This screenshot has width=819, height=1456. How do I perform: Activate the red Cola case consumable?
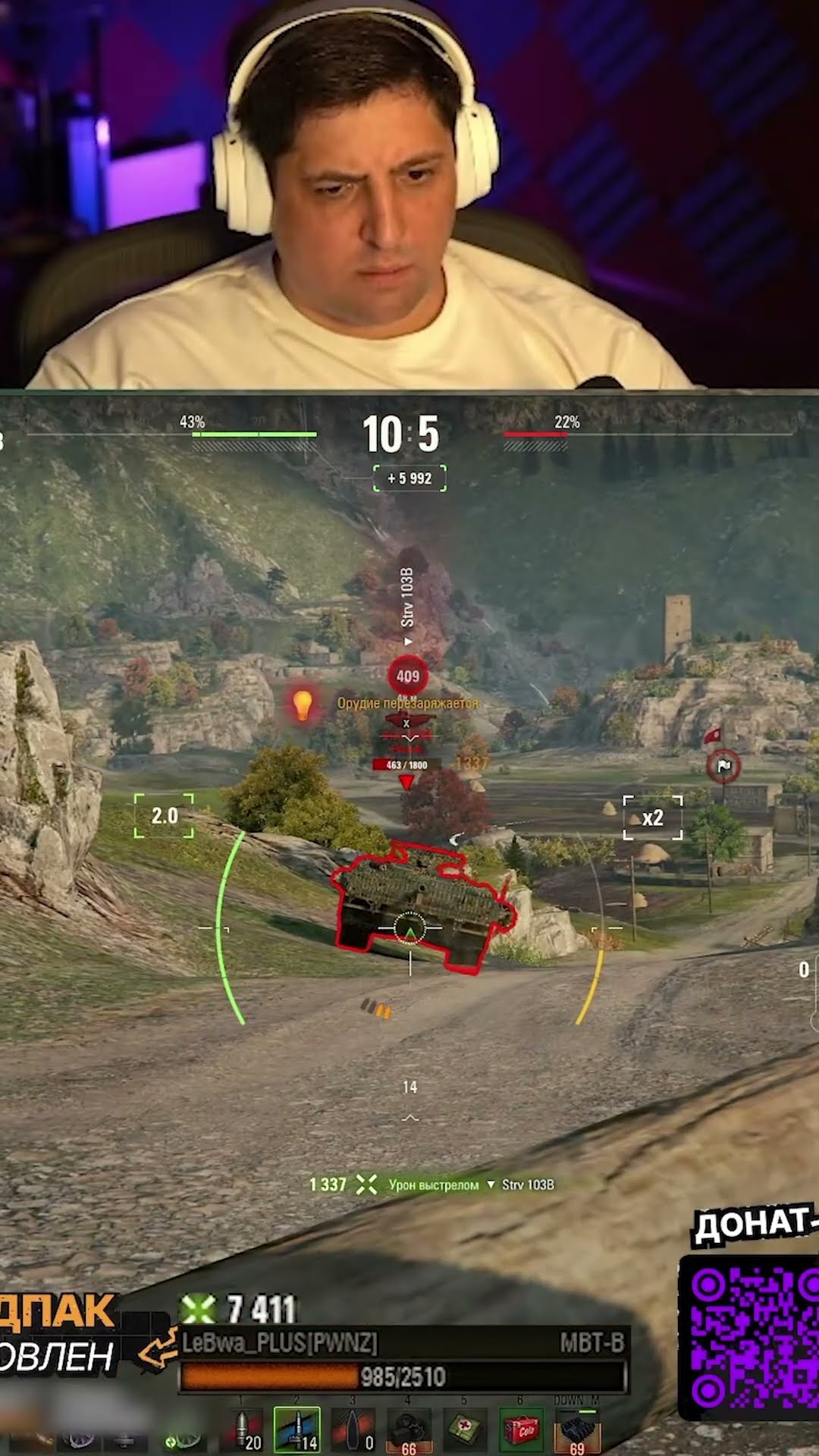[x=521, y=1430]
